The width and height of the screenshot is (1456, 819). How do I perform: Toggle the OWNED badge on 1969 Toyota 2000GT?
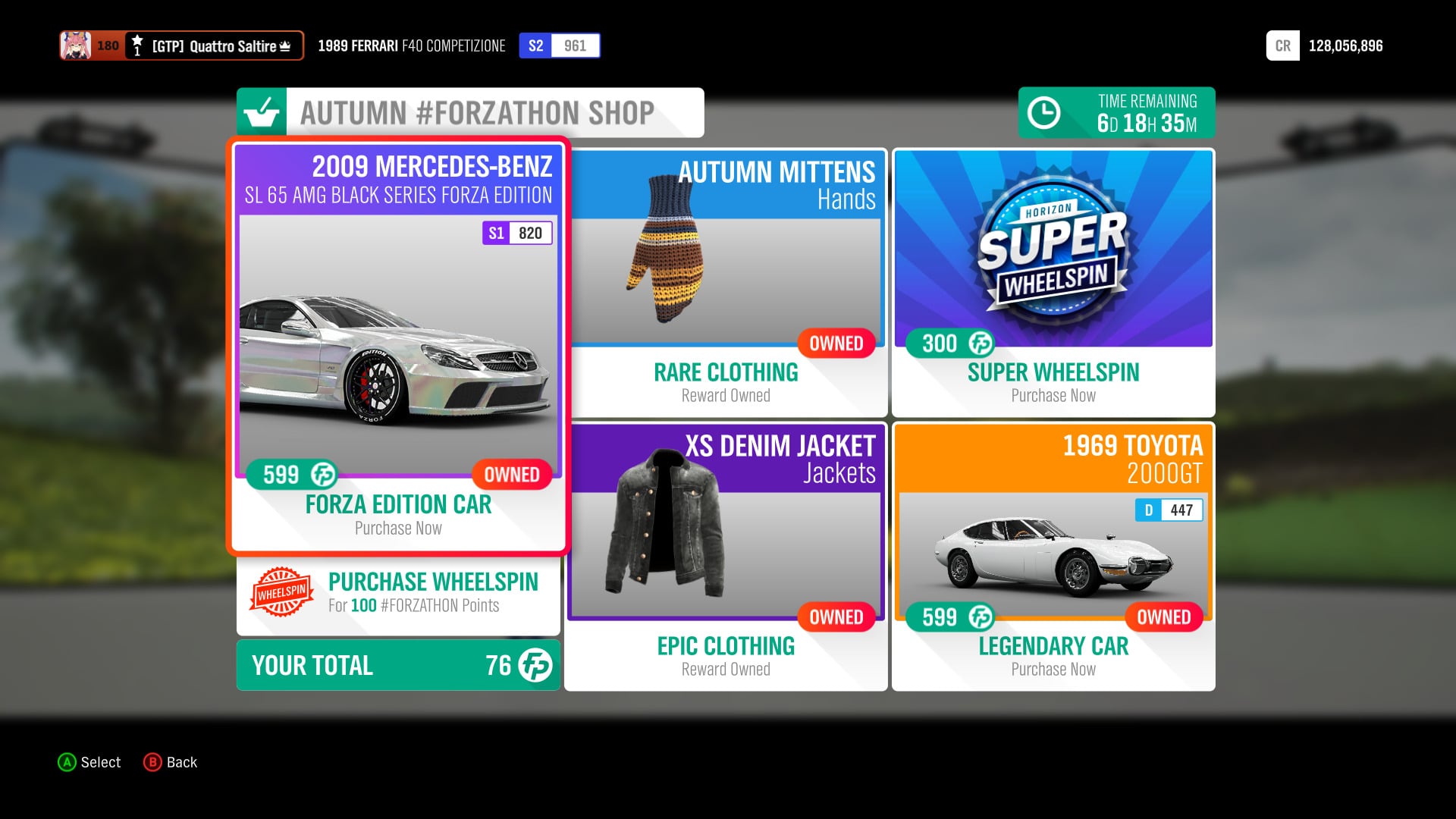[x=1163, y=617]
